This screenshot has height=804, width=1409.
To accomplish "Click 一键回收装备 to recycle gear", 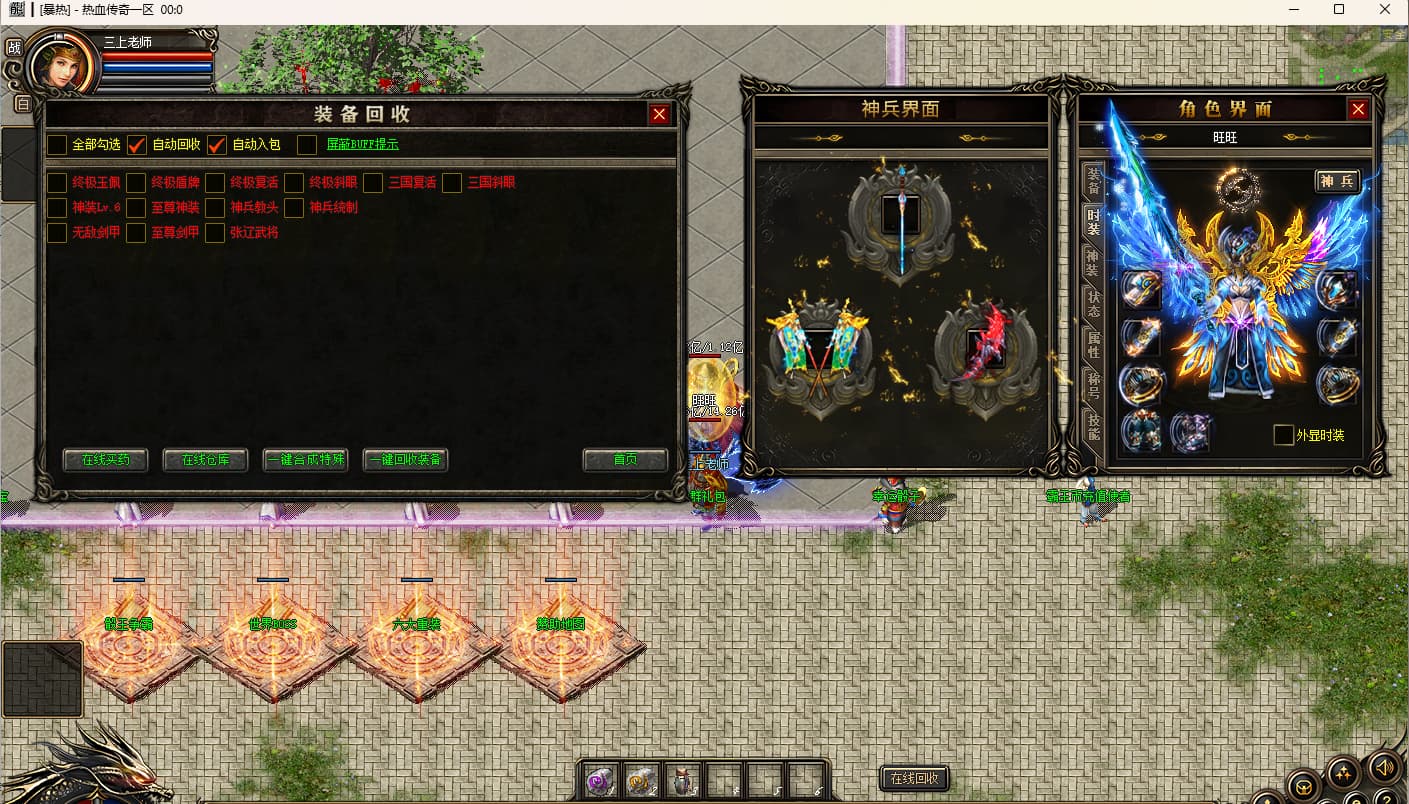I will (x=405, y=460).
